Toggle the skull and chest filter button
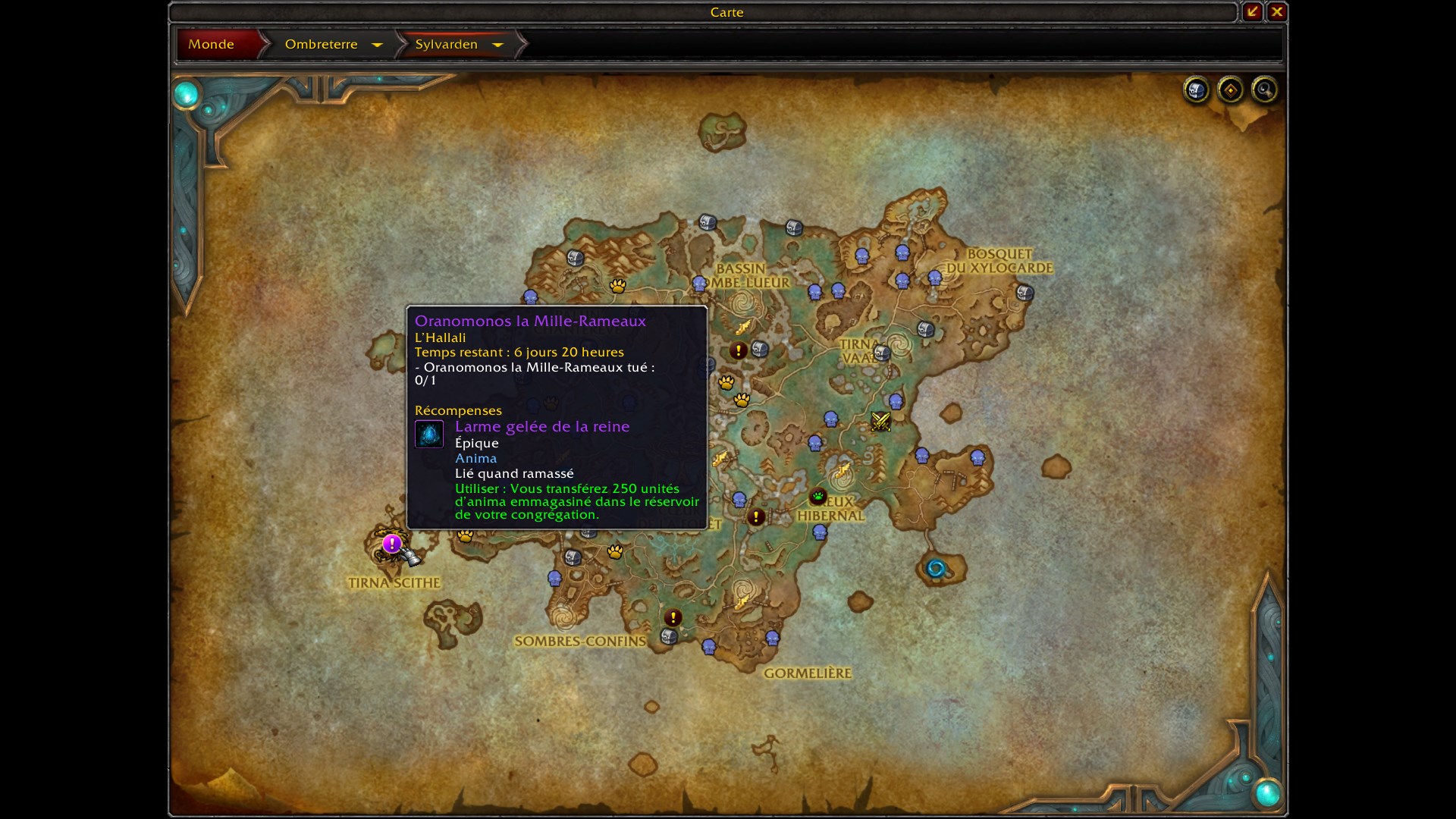 [x=1196, y=90]
